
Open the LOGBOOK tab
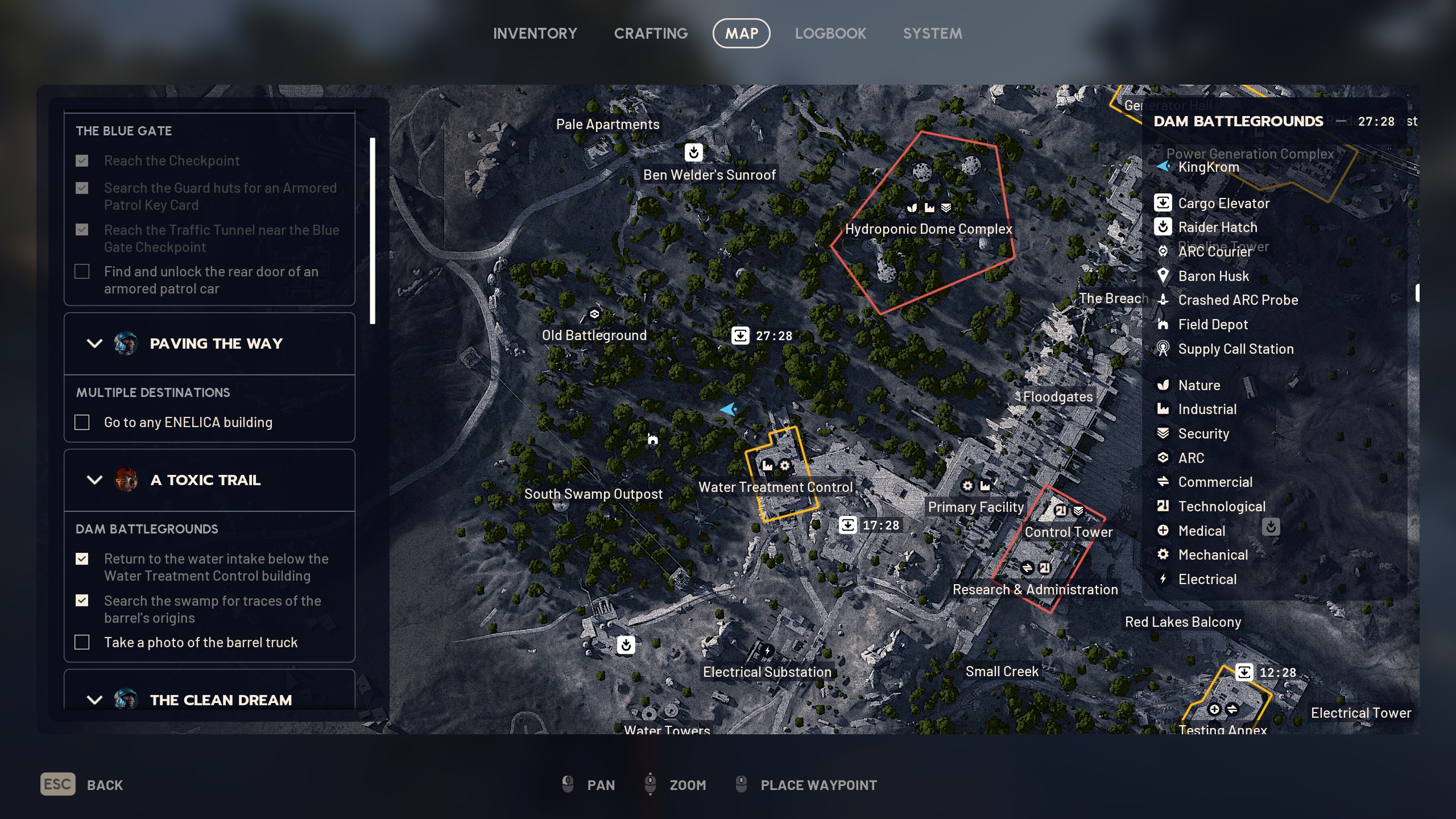click(x=831, y=33)
